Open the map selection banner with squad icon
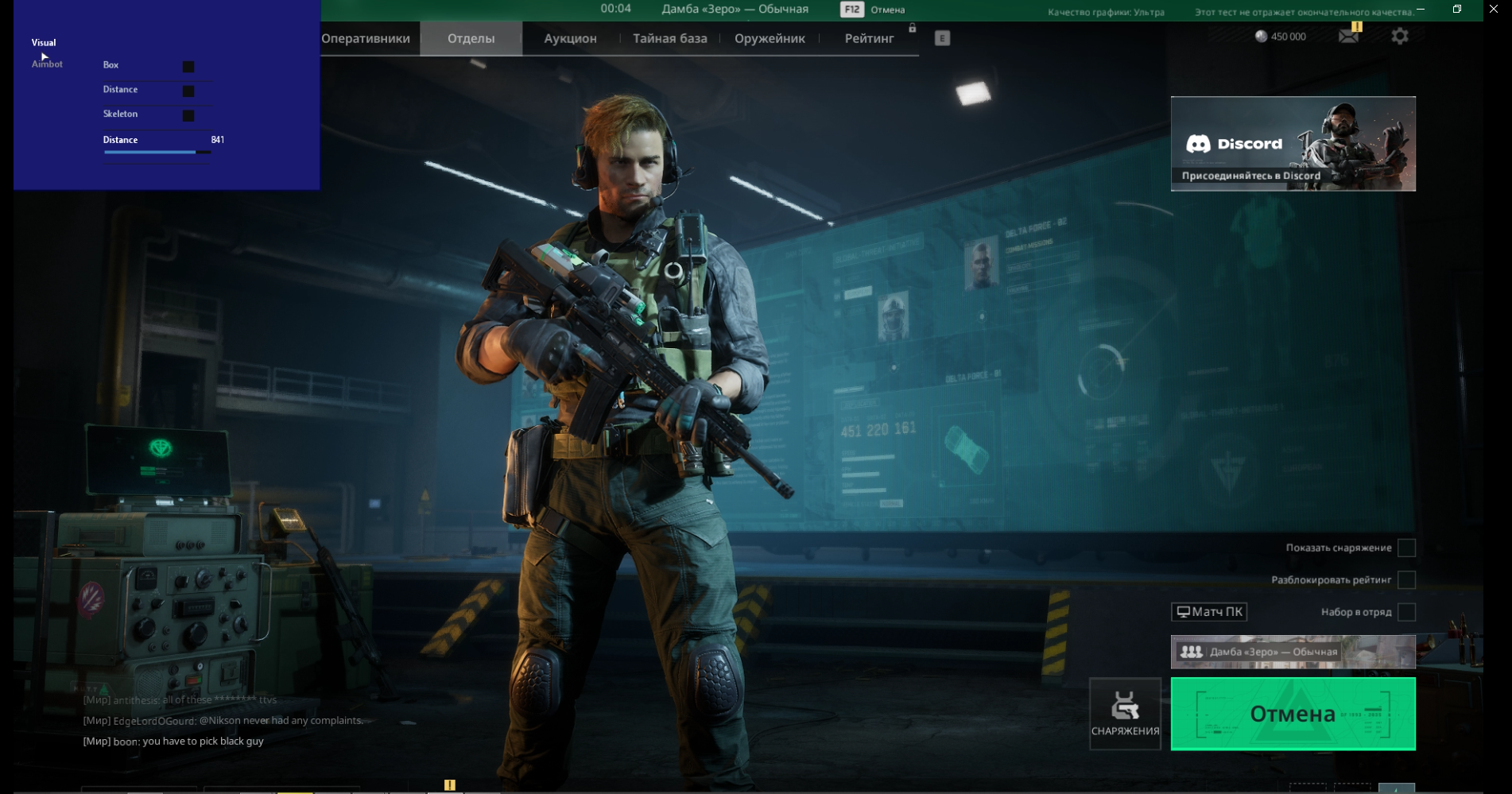This screenshot has height=794, width=1512. [x=1293, y=652]
